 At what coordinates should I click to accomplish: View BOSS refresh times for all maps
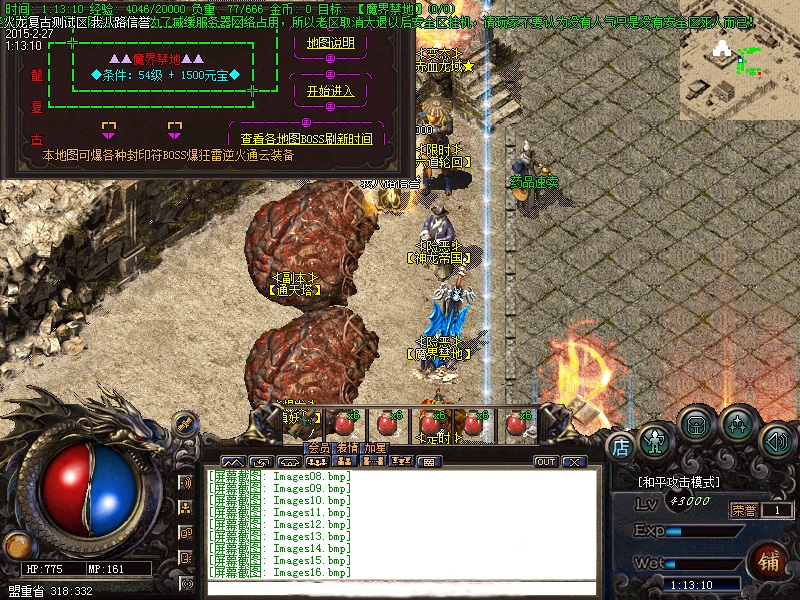pyautogui.click(x=306, y=139)
